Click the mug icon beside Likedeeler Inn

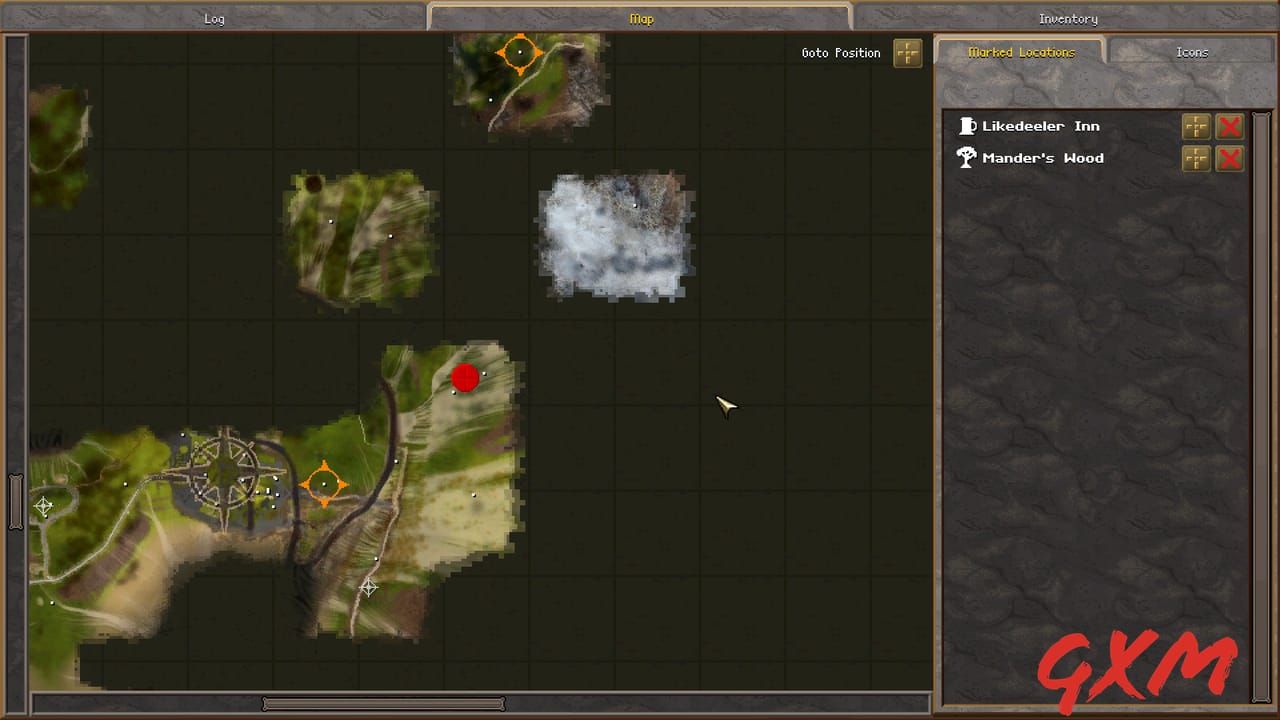[967, 125]
